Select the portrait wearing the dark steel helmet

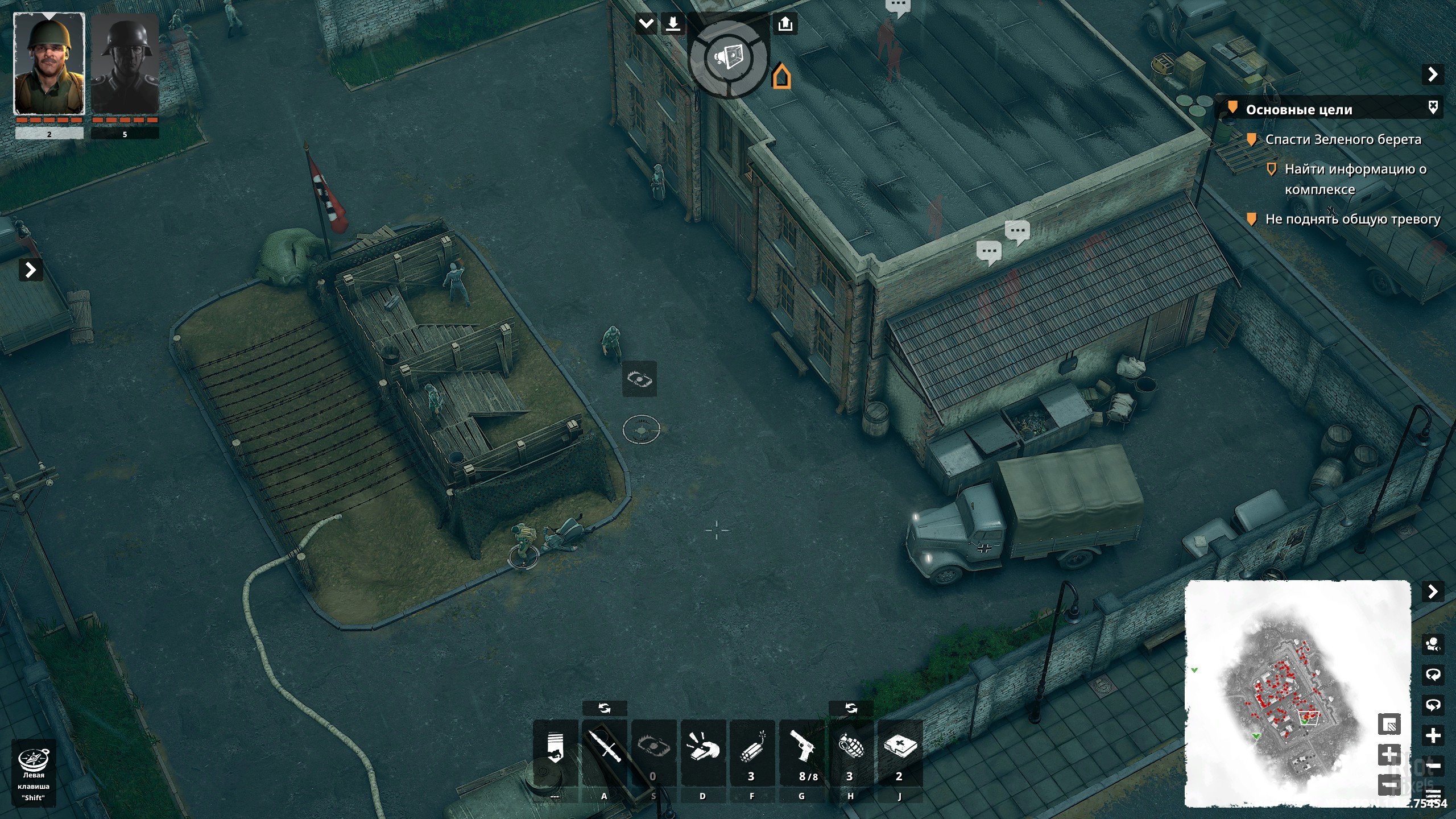[125, 64]
